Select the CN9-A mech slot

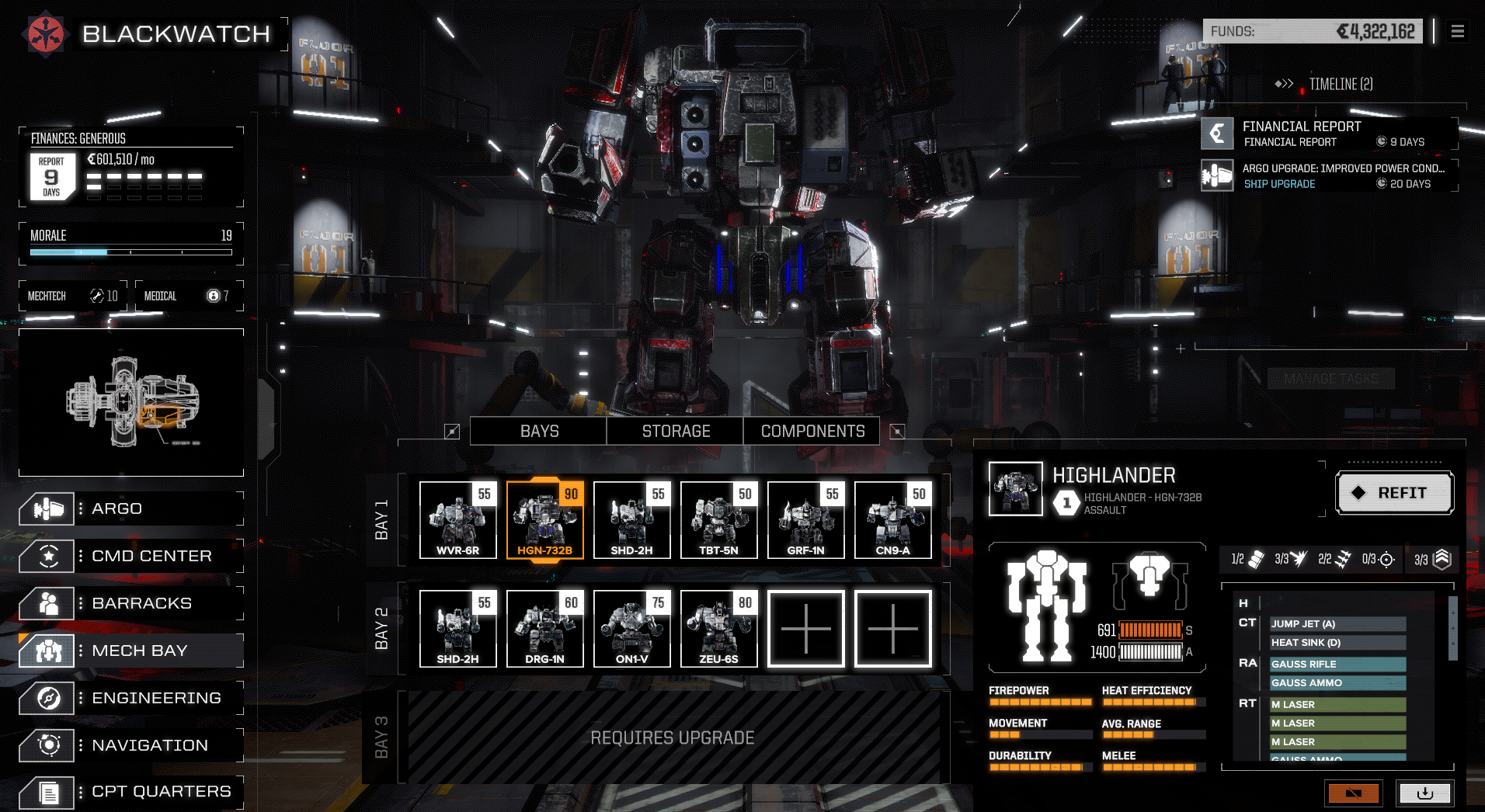(x=893, y=520)
